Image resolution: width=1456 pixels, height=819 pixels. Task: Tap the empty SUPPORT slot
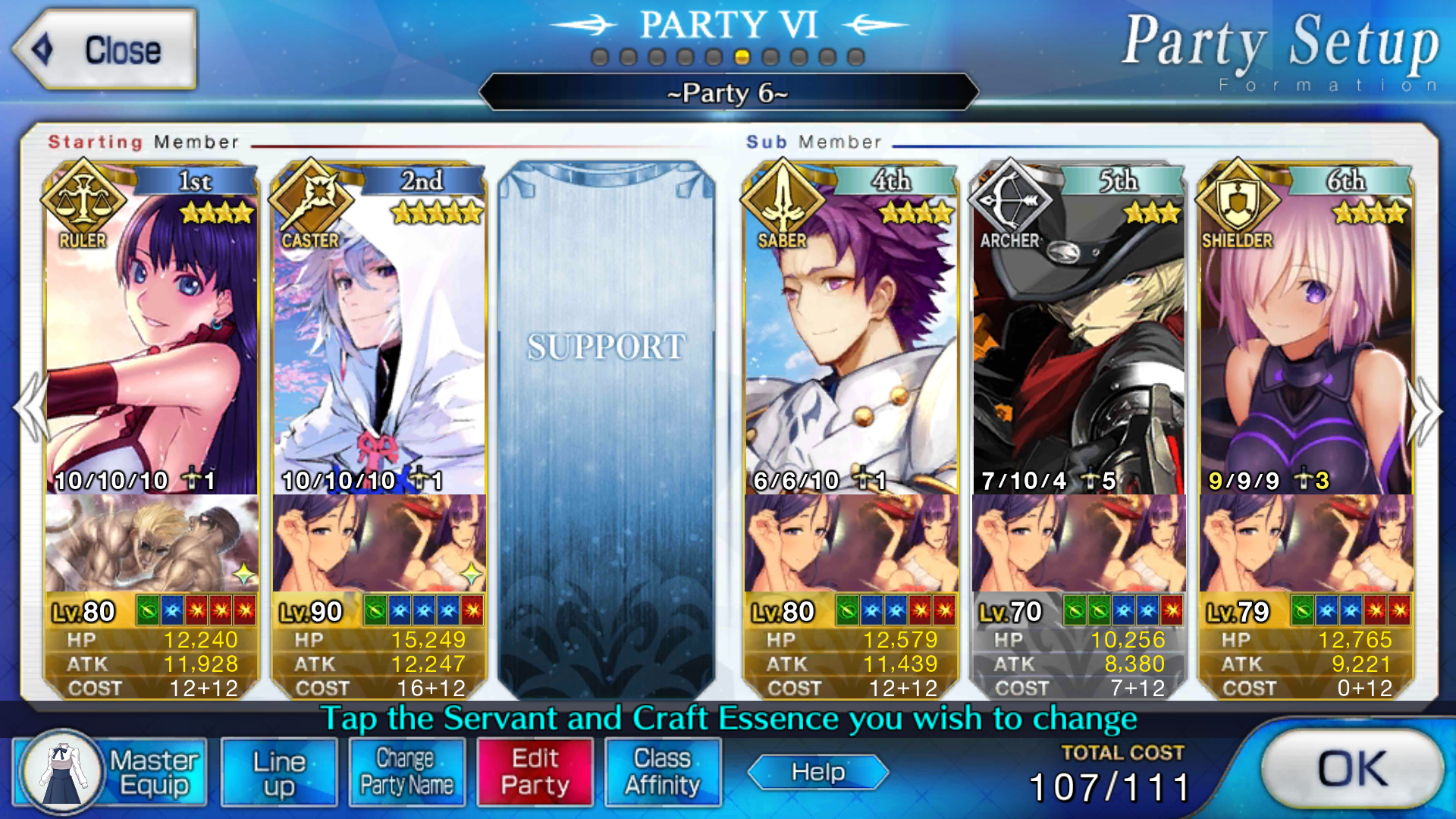[x=606, y=425]
